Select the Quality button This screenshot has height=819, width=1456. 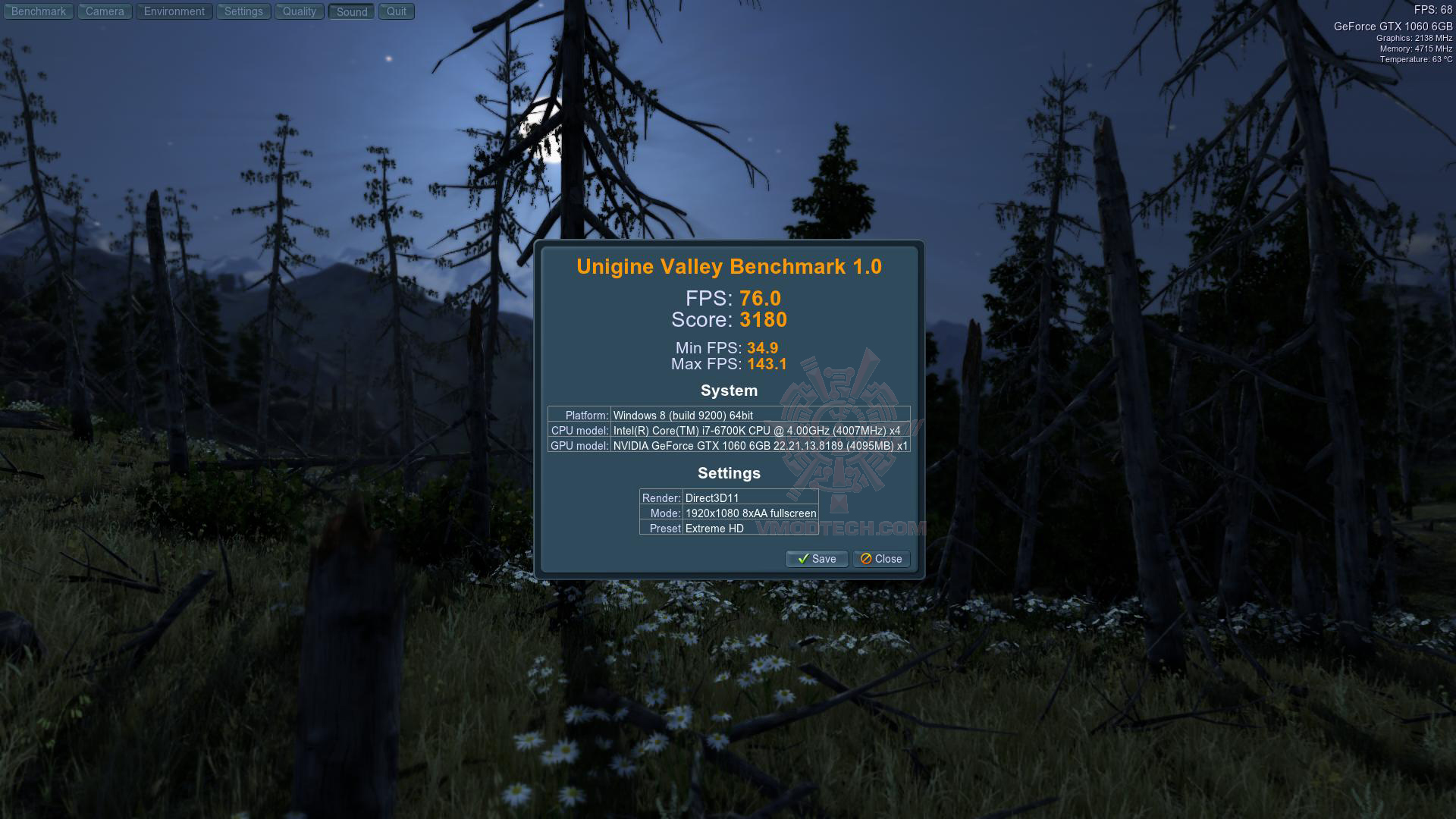[300, 11]
